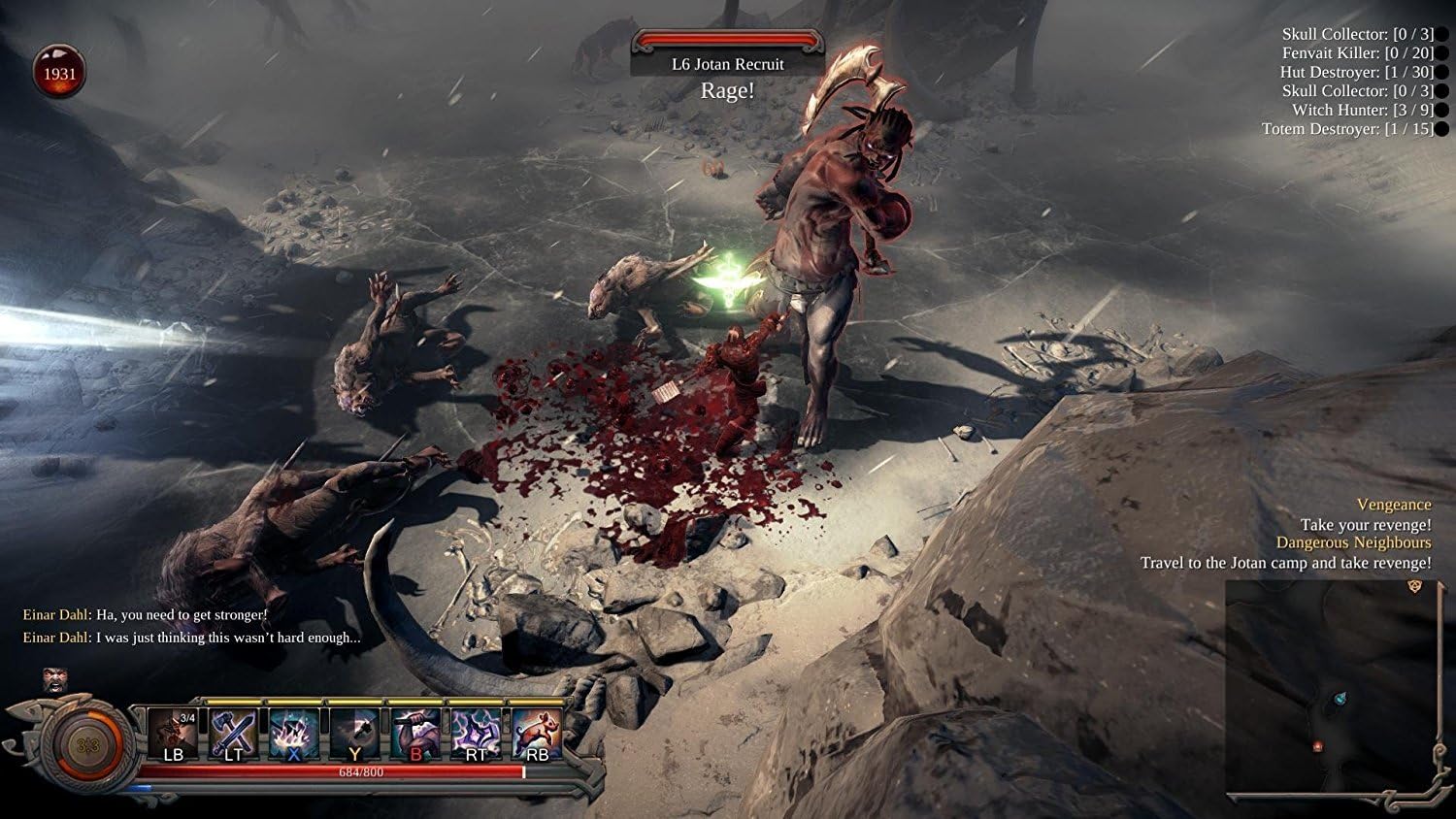Open the Dangerous Neighbours quest objective
This screenshot has height=819, width=1456.
pos(1353,542)
